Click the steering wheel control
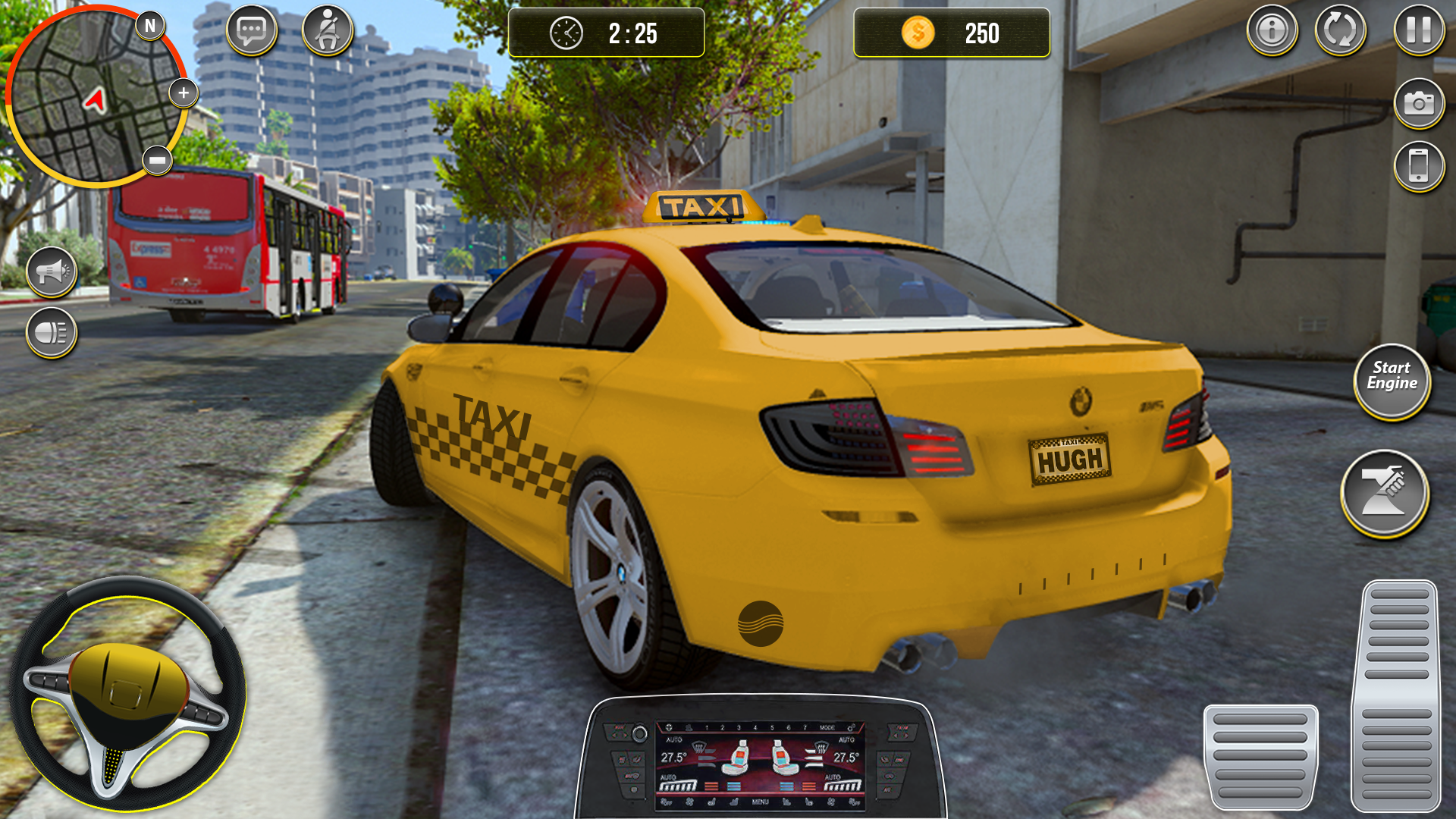Viewport: 1456px width, 819px height. [x=127, y=694]
